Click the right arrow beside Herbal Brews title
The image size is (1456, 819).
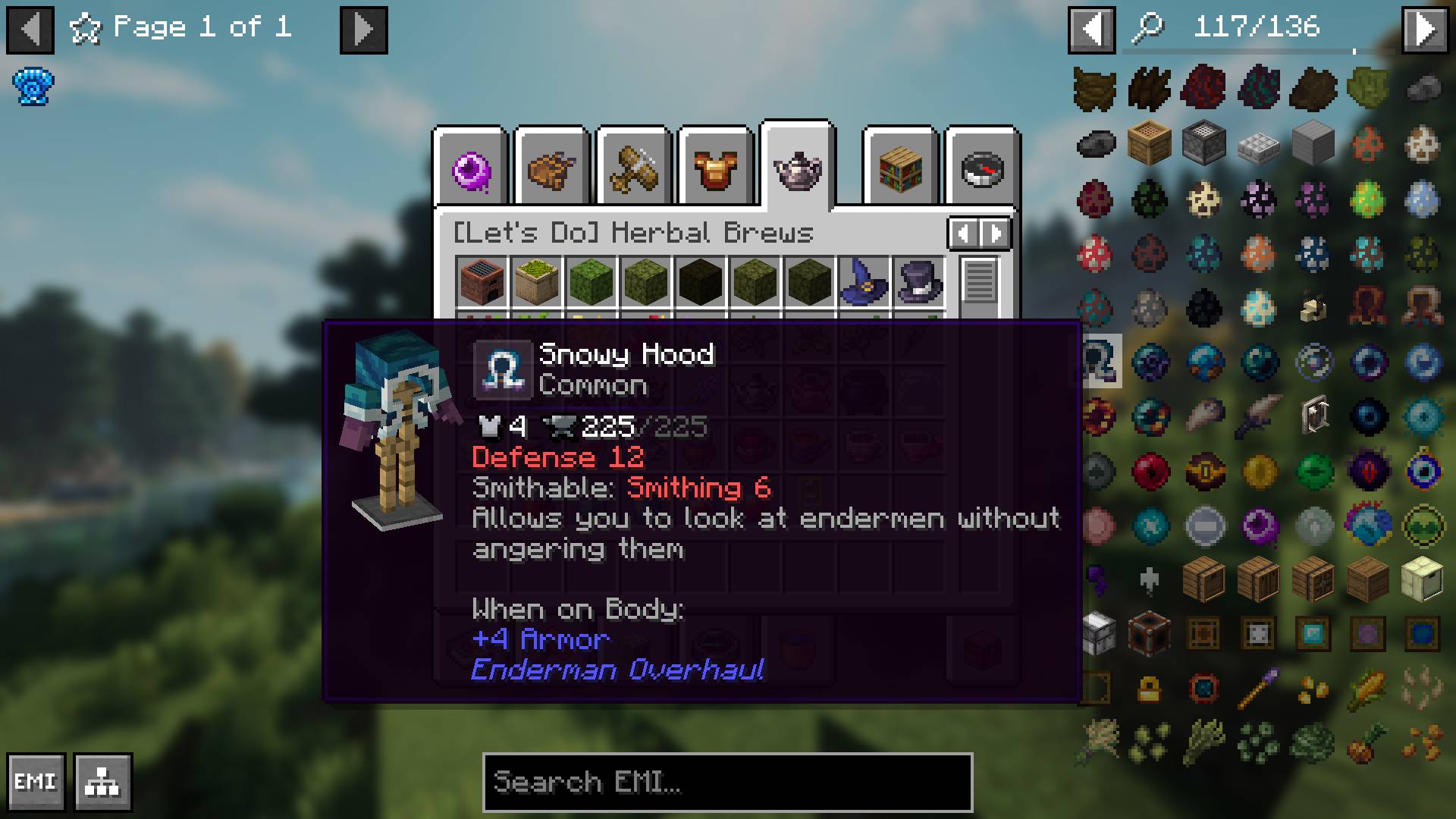pos(994,234)
